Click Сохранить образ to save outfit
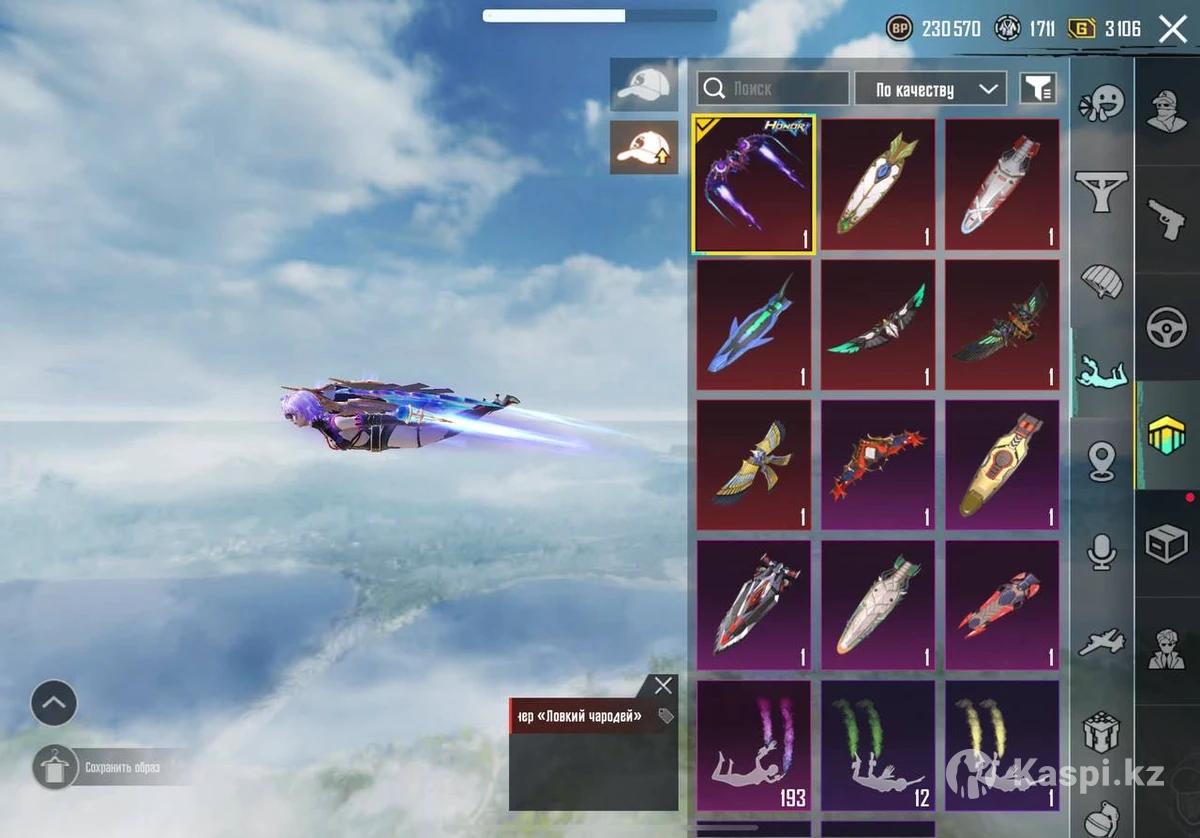The width and height of the screenshot is (1200, 838). [120, 768]
